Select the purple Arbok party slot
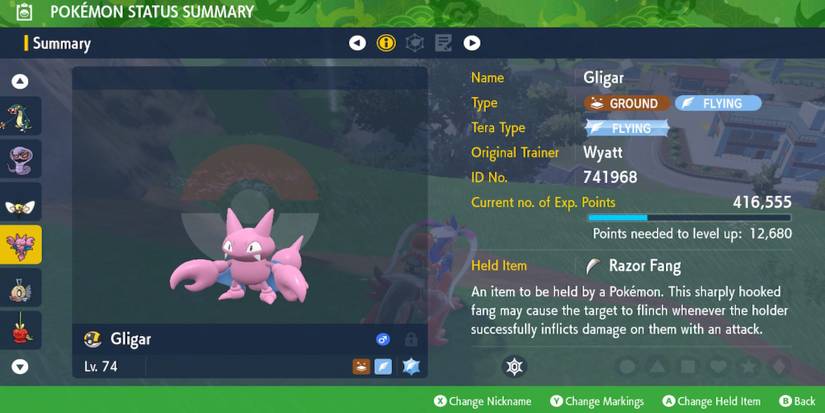This screenshot has height=413, width=825. 21,158
